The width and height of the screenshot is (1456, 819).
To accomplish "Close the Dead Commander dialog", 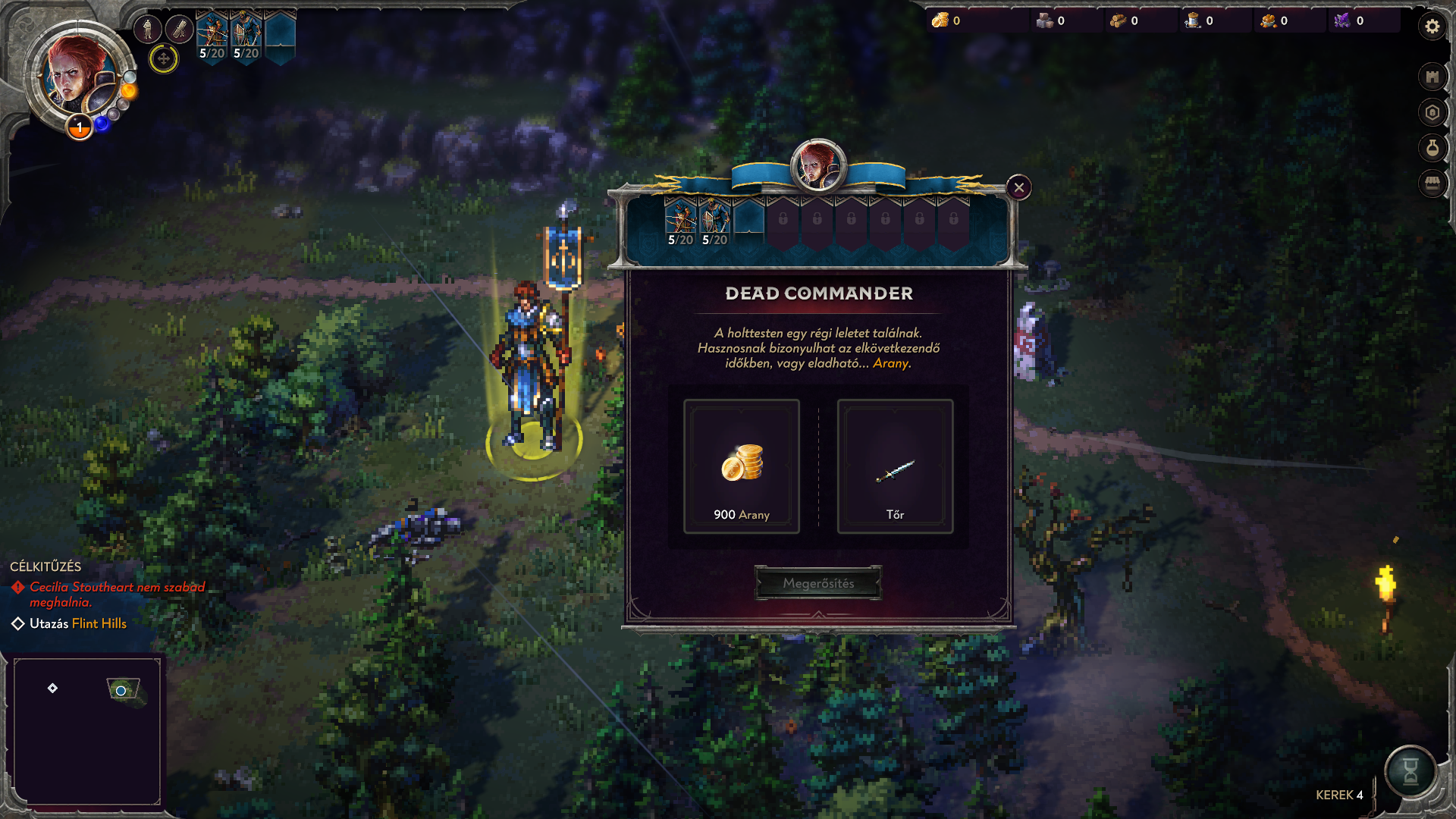I will (x=1019, y=187).
